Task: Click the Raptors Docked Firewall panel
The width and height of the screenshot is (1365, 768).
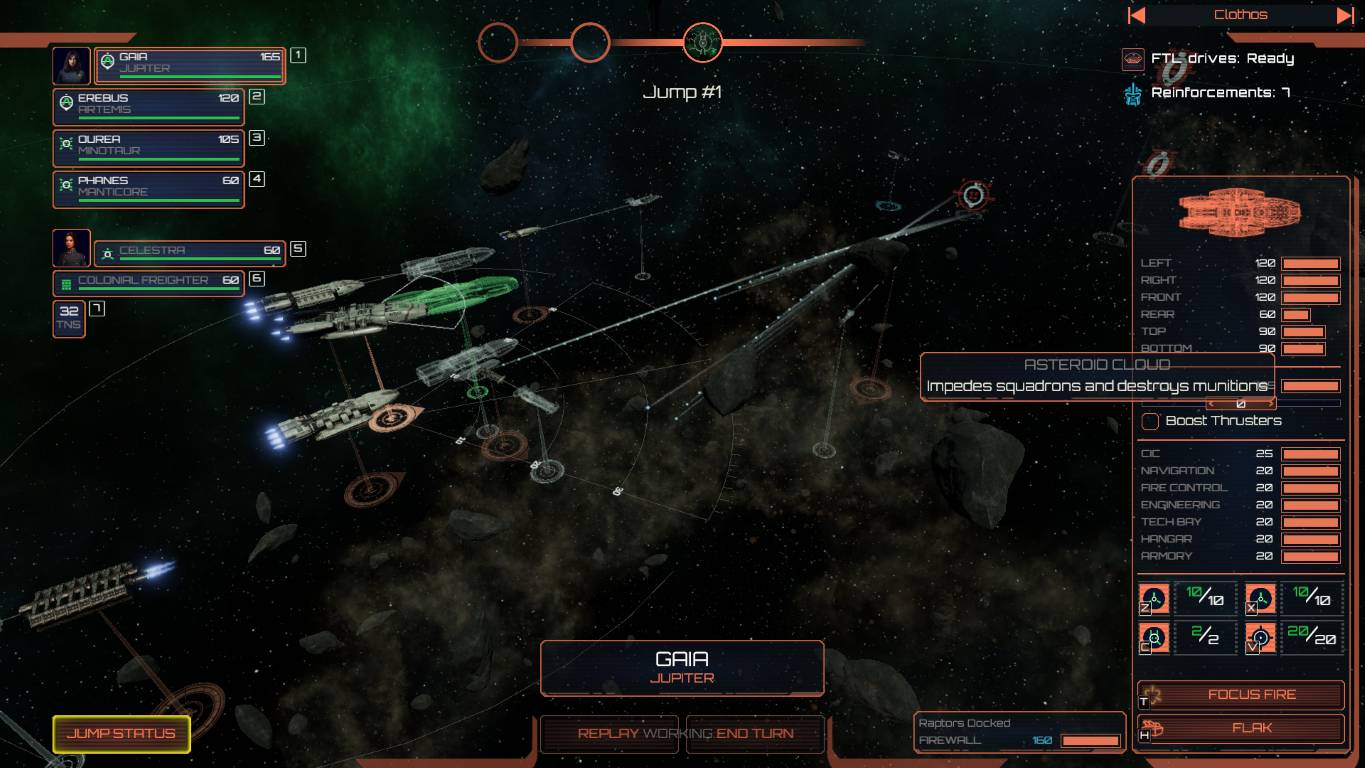Action: point(1020,732)
